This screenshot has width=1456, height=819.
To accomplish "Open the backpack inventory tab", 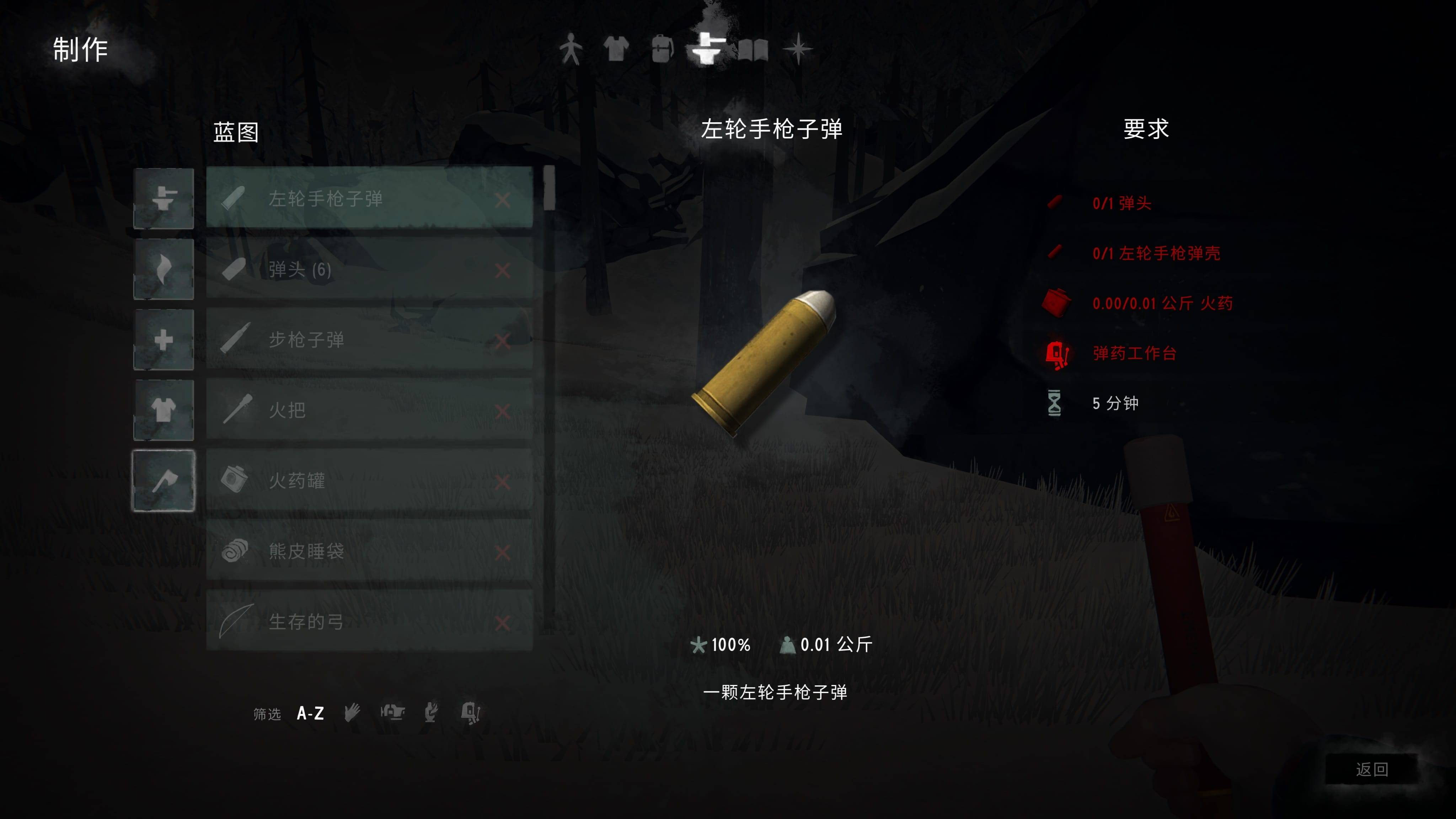I will click(x=661, y=49).
